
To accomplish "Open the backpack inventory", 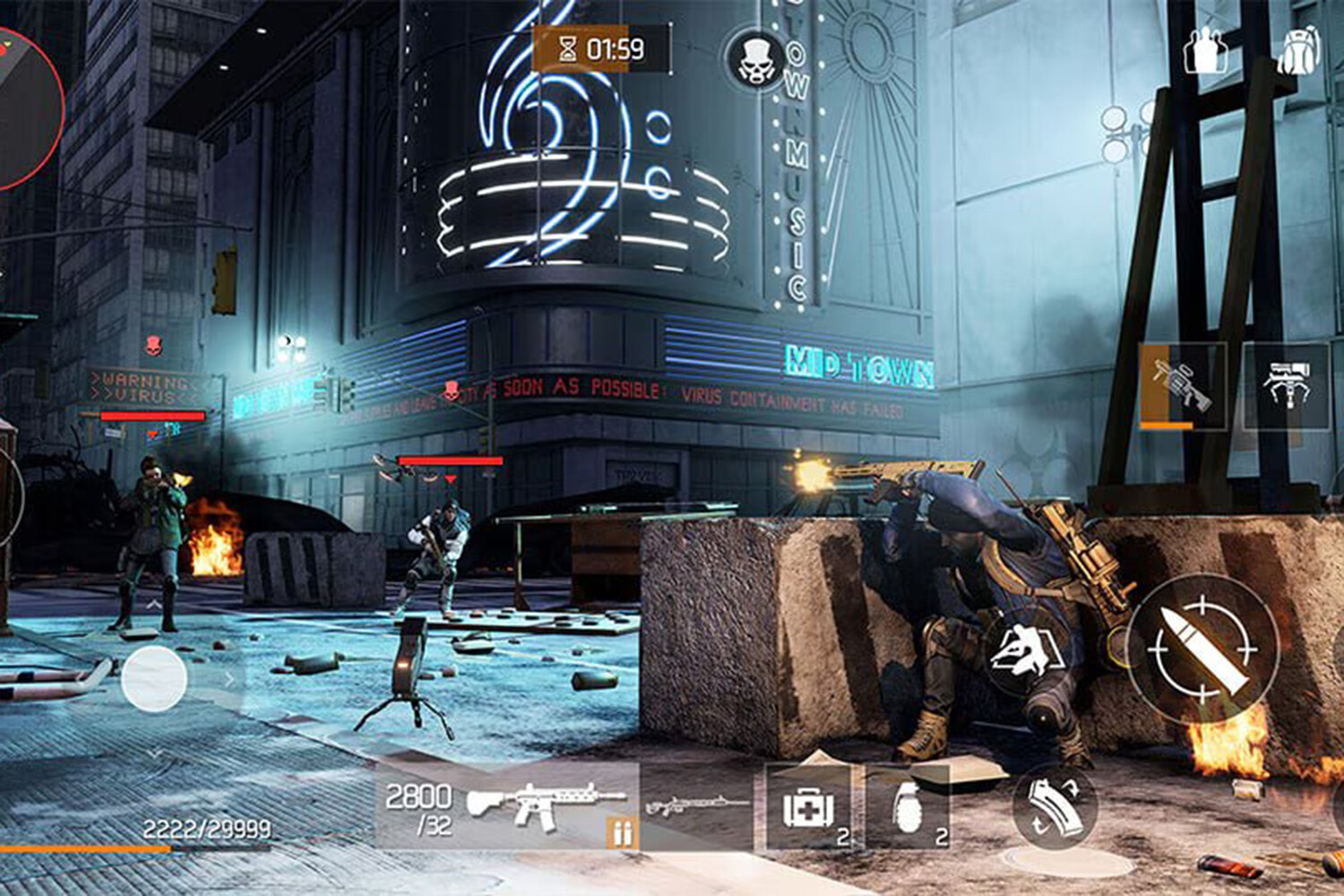I will [1300, 49].
